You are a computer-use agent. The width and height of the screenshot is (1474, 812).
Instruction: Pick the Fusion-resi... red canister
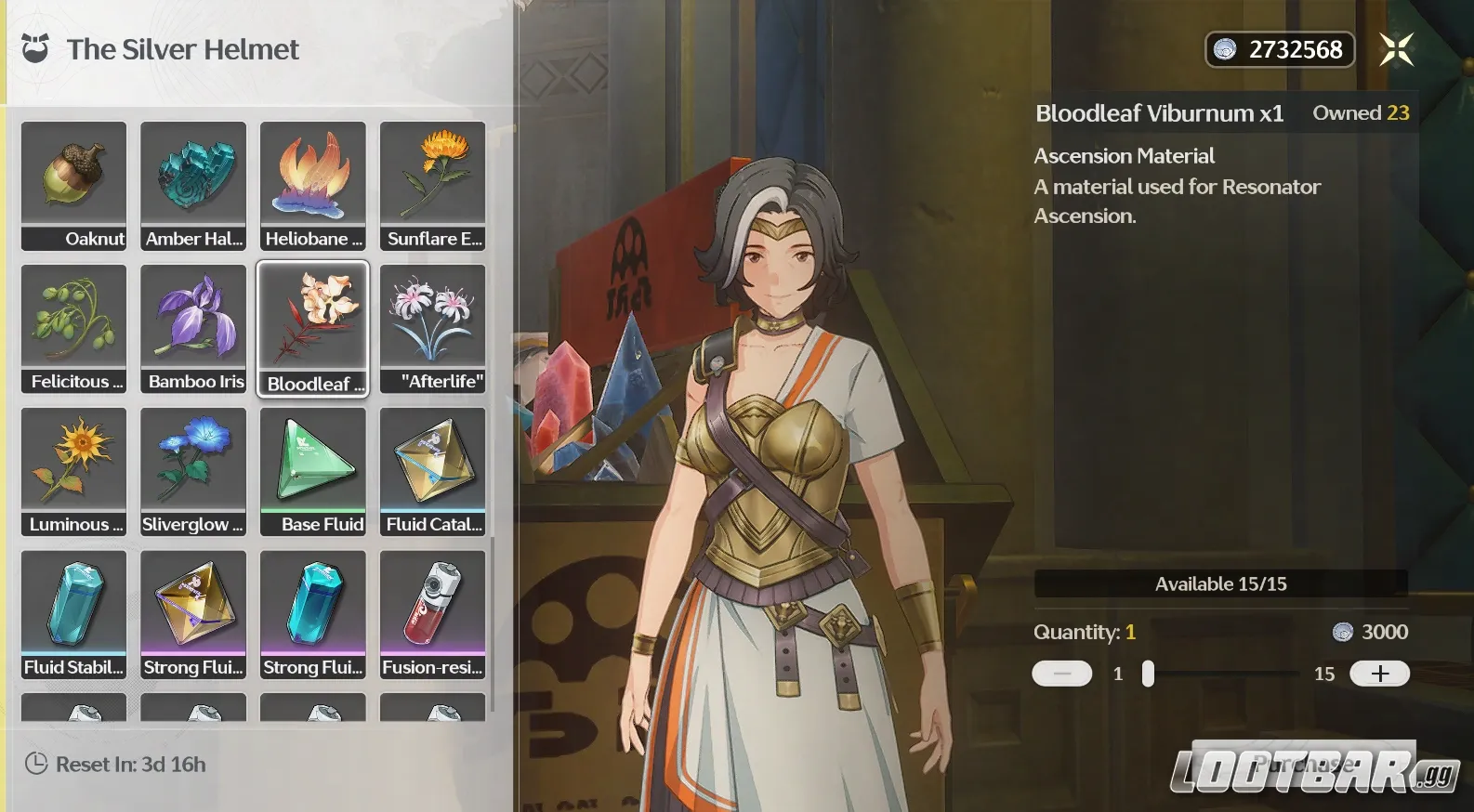432,614
